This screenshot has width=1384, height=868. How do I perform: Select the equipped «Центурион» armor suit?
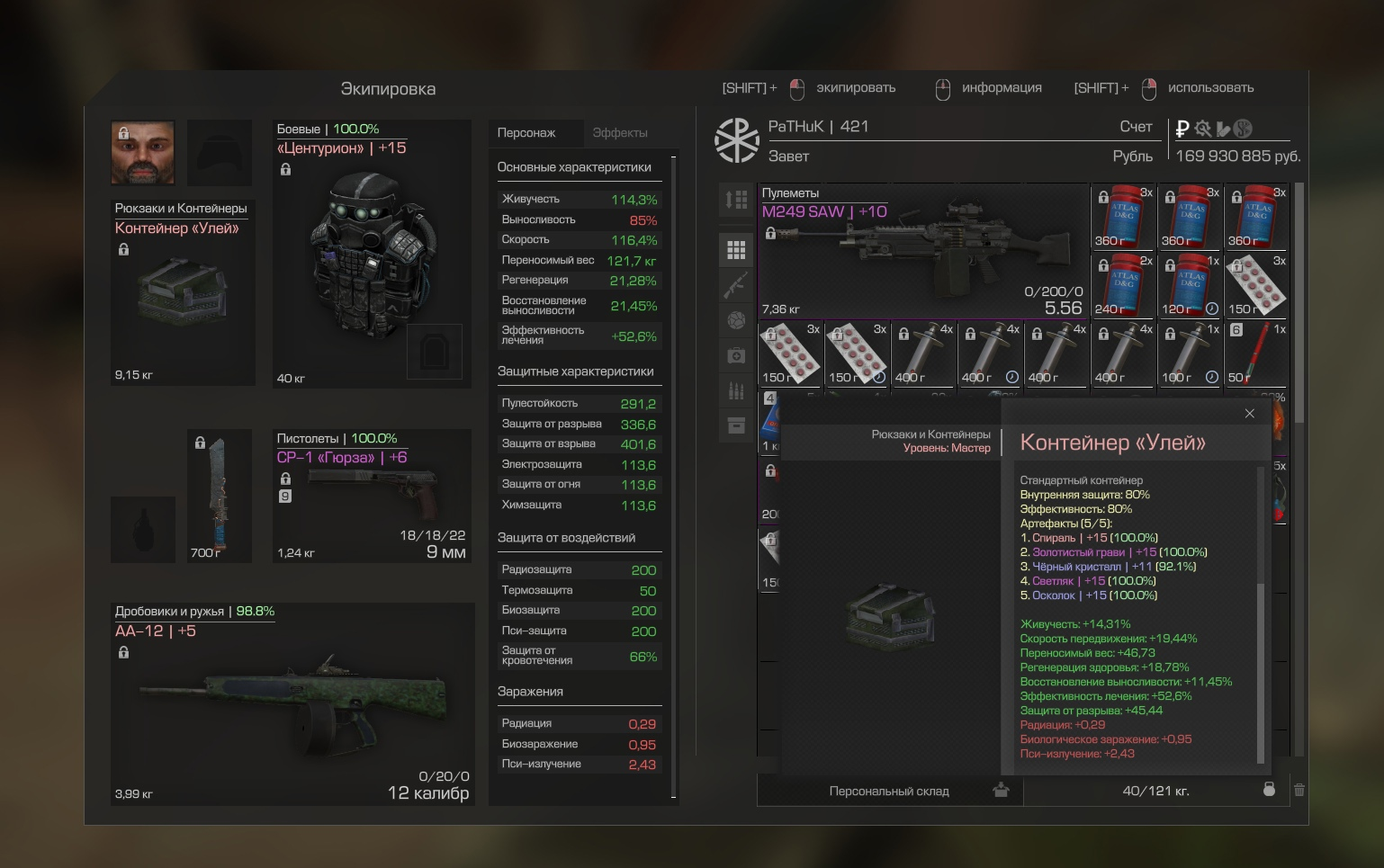click(372, 255)
